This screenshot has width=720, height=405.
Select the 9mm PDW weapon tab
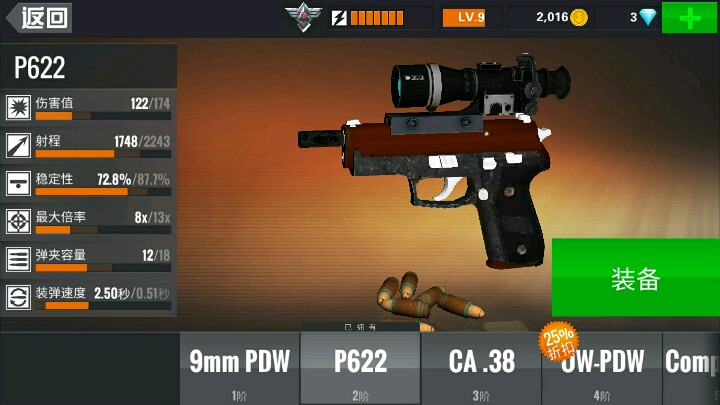pyautogui.click(x=240, y=367)
